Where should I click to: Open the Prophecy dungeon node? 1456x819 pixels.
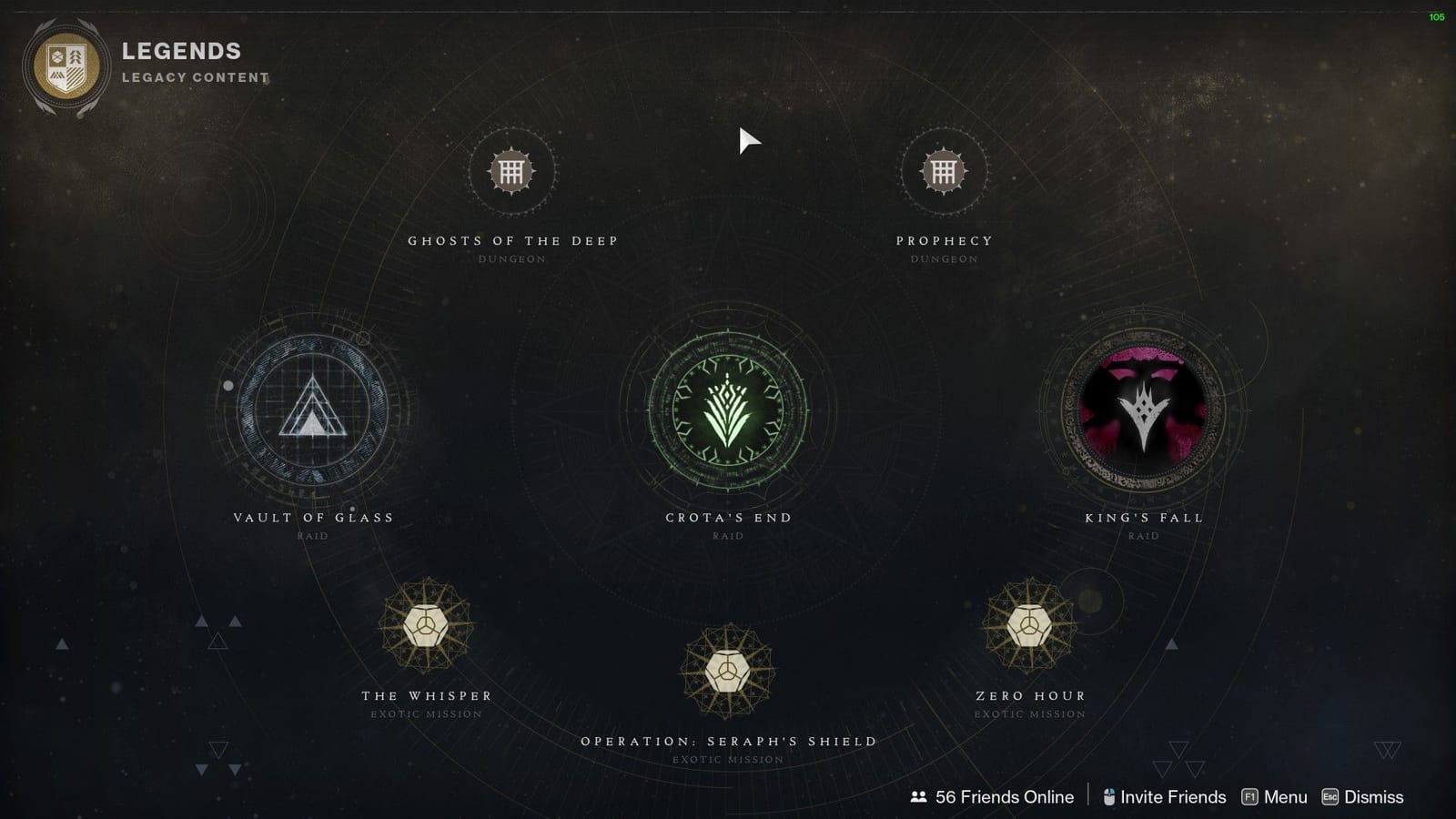tap(944, 171)
